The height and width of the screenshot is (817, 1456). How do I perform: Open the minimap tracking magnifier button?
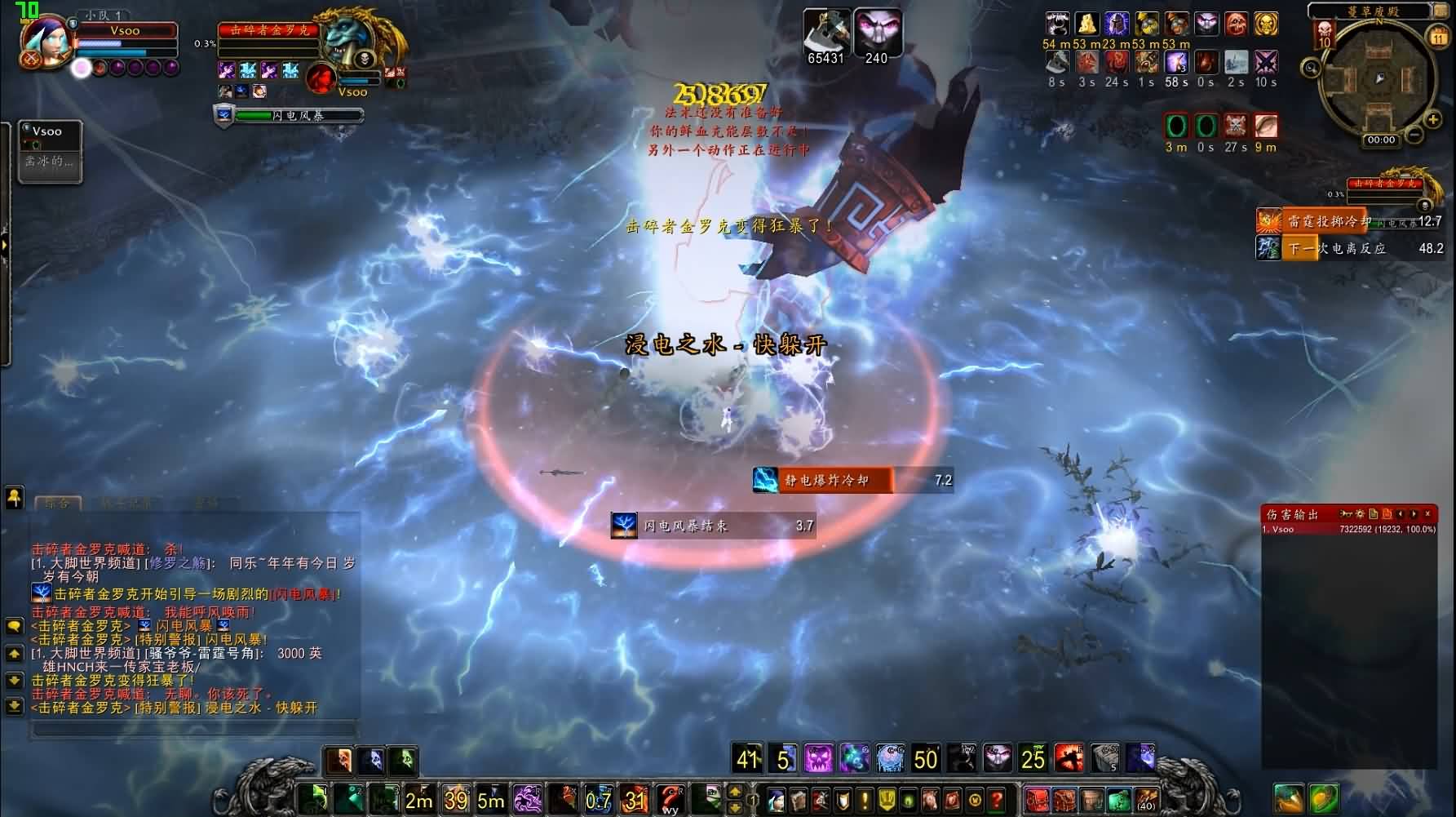tap(1311, 69)
